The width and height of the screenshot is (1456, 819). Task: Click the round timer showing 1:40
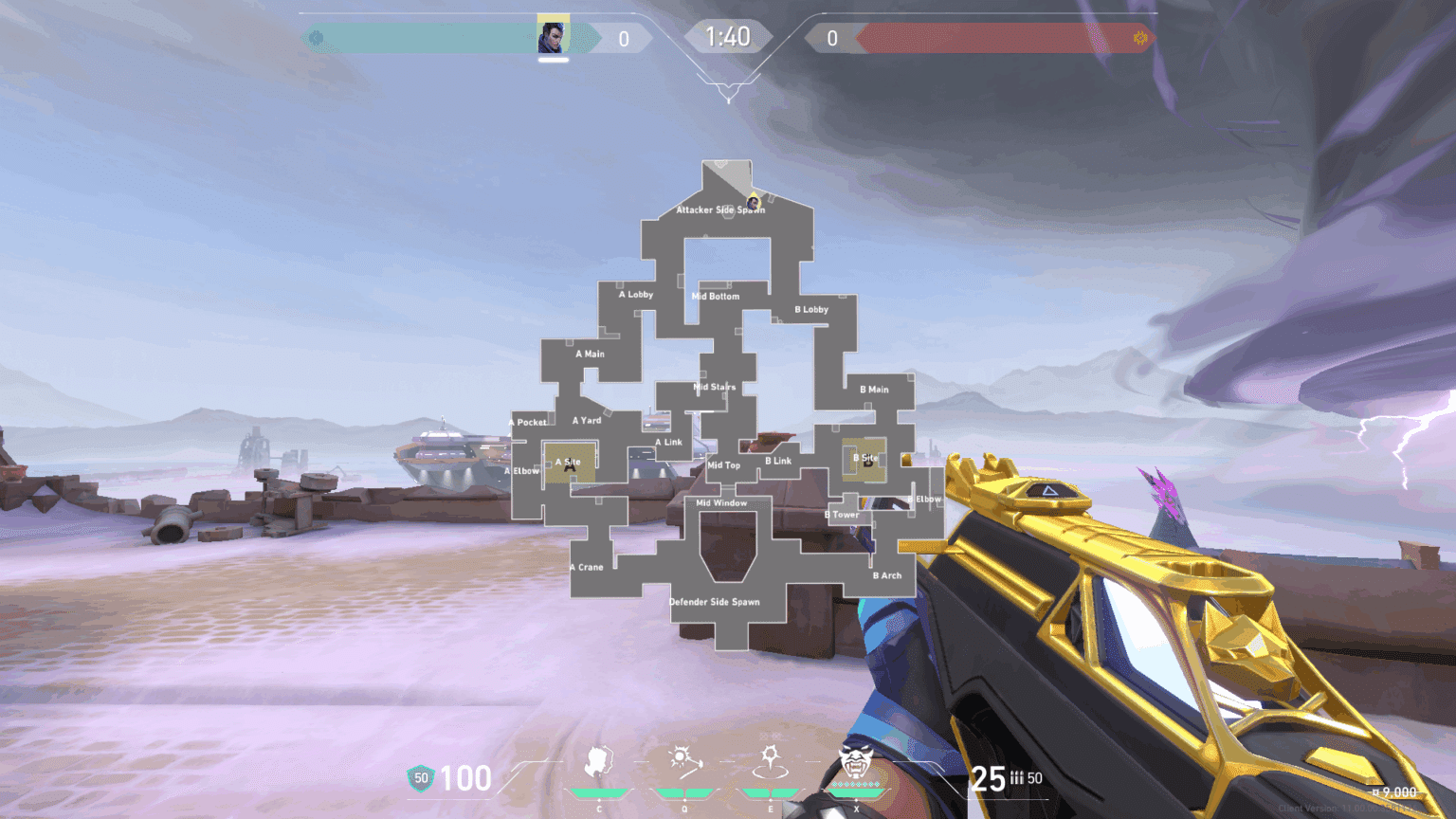pos(728,38)
